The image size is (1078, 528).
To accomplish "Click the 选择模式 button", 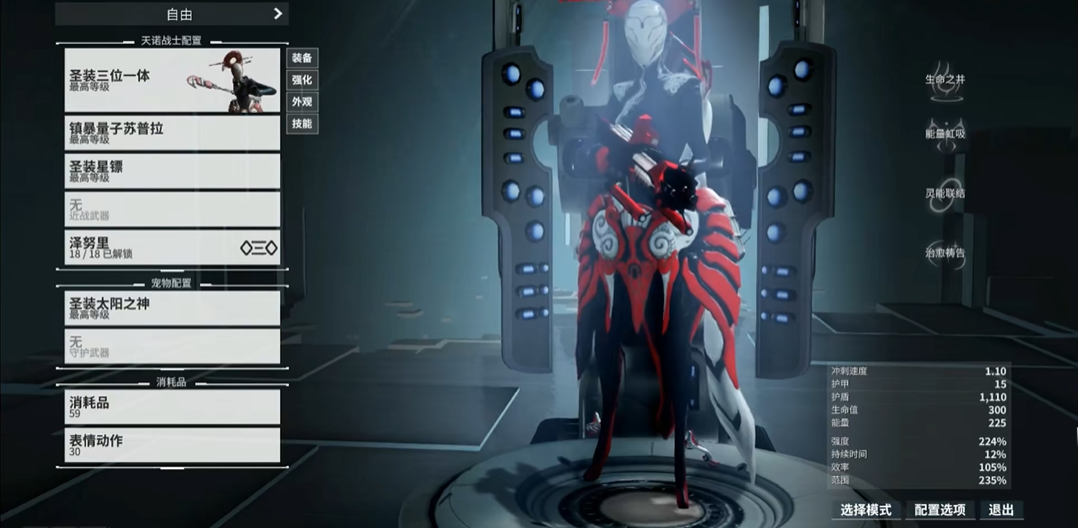I will pyautogui.click(x=866, y=510).
